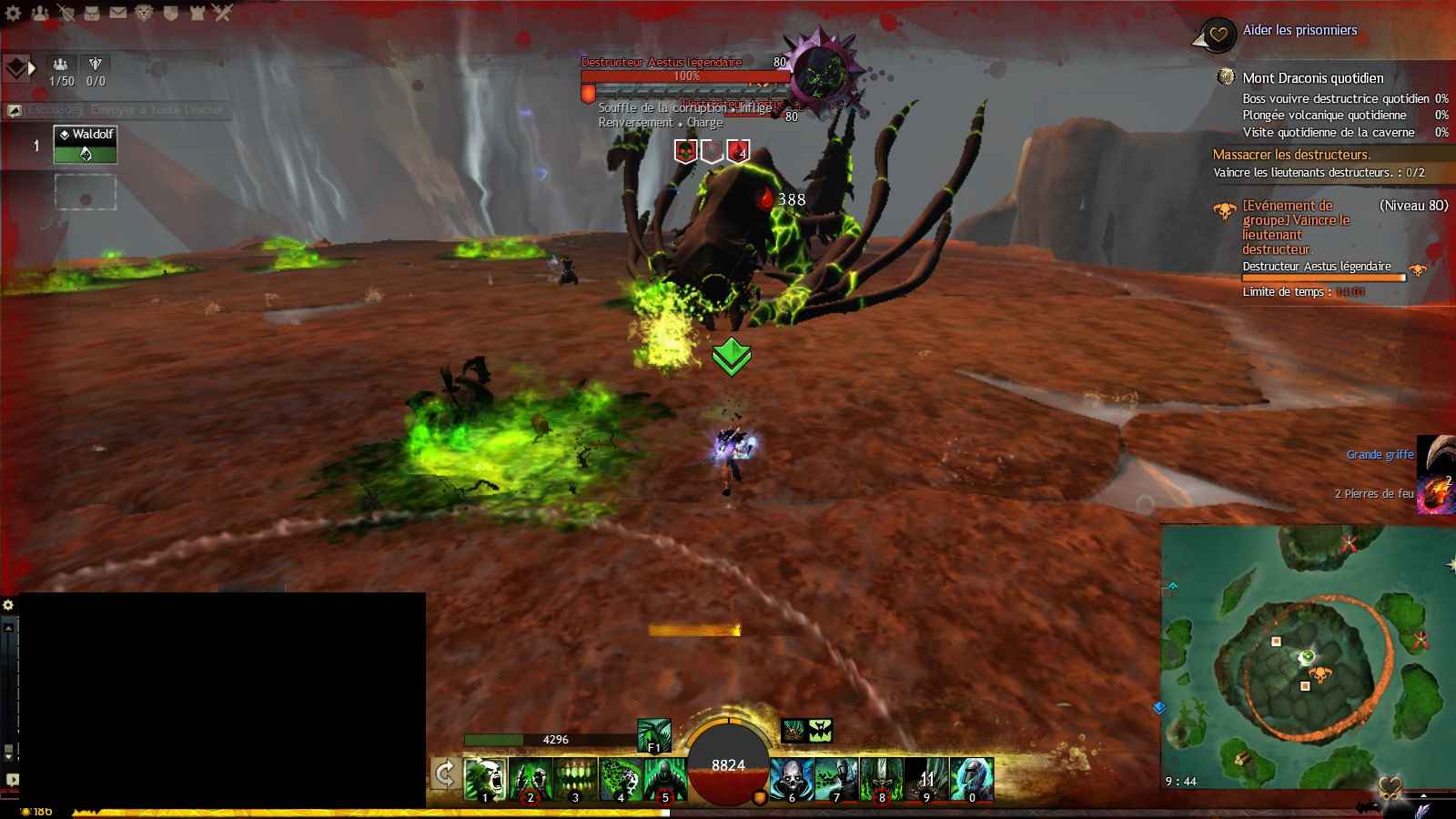Activate the F1 shroud skill
1456x819 pixels.
coord(653,735)
